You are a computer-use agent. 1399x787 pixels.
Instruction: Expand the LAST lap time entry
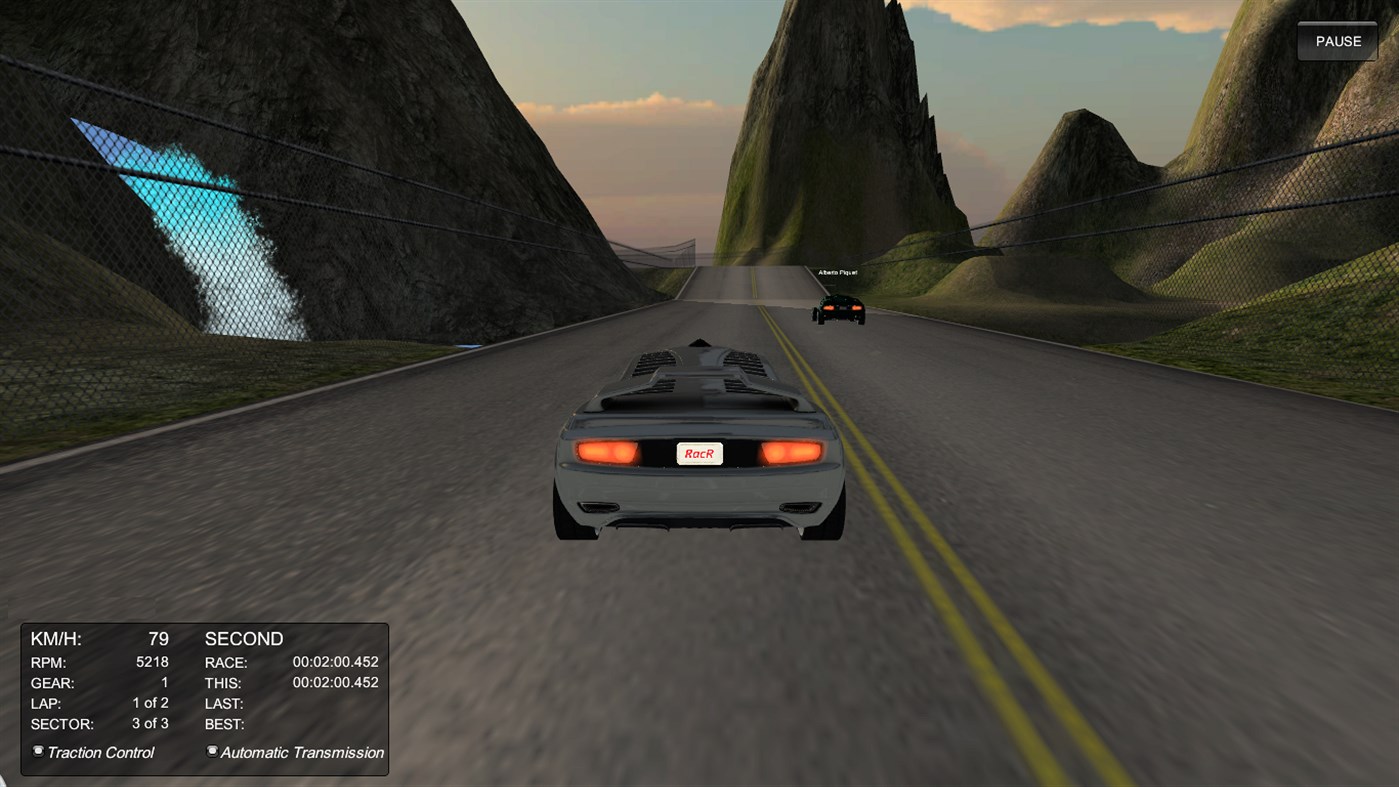[x=222, y=703]
